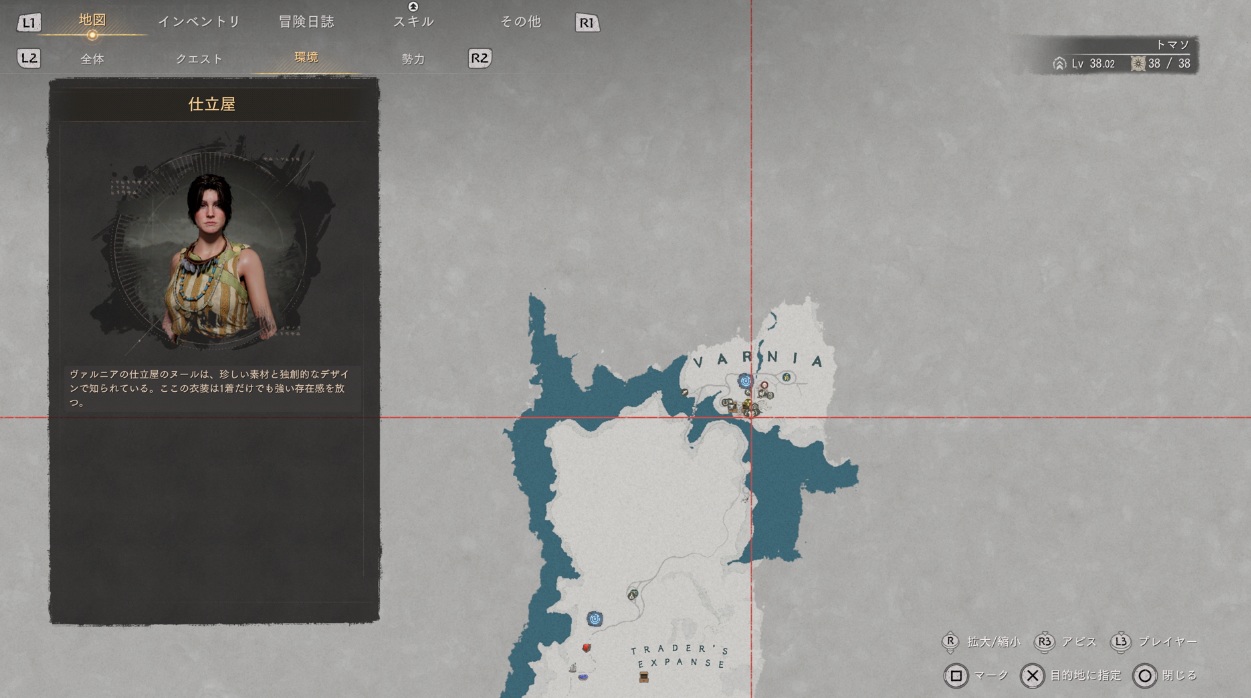Click the treasure chest map marker
Screen dimensions: 1251x698
coord(645,677)
